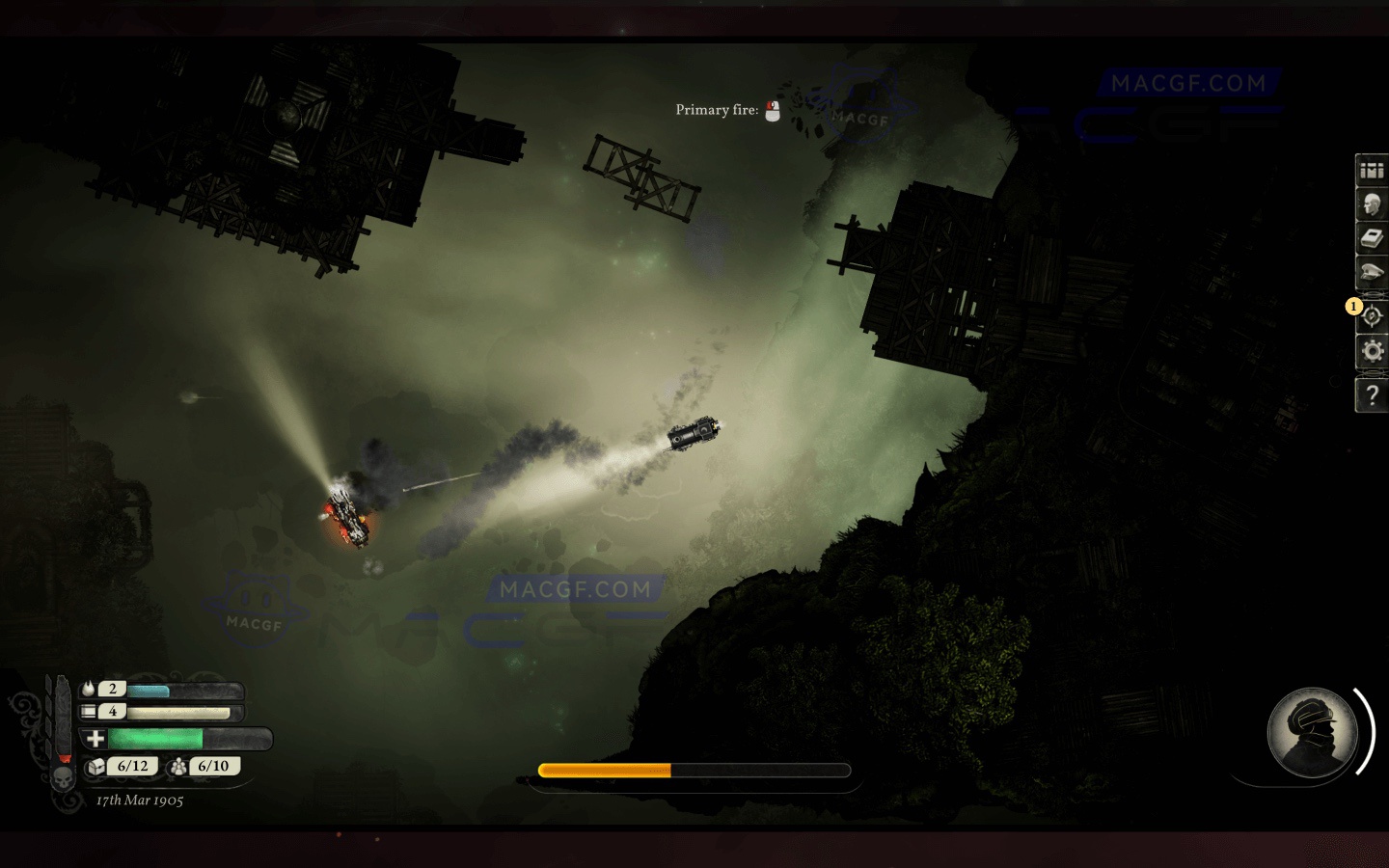The width and height of the screenshot is (1389, 868).
Task: Select the supplies crate icon next to 4
Action: (89, 711)
